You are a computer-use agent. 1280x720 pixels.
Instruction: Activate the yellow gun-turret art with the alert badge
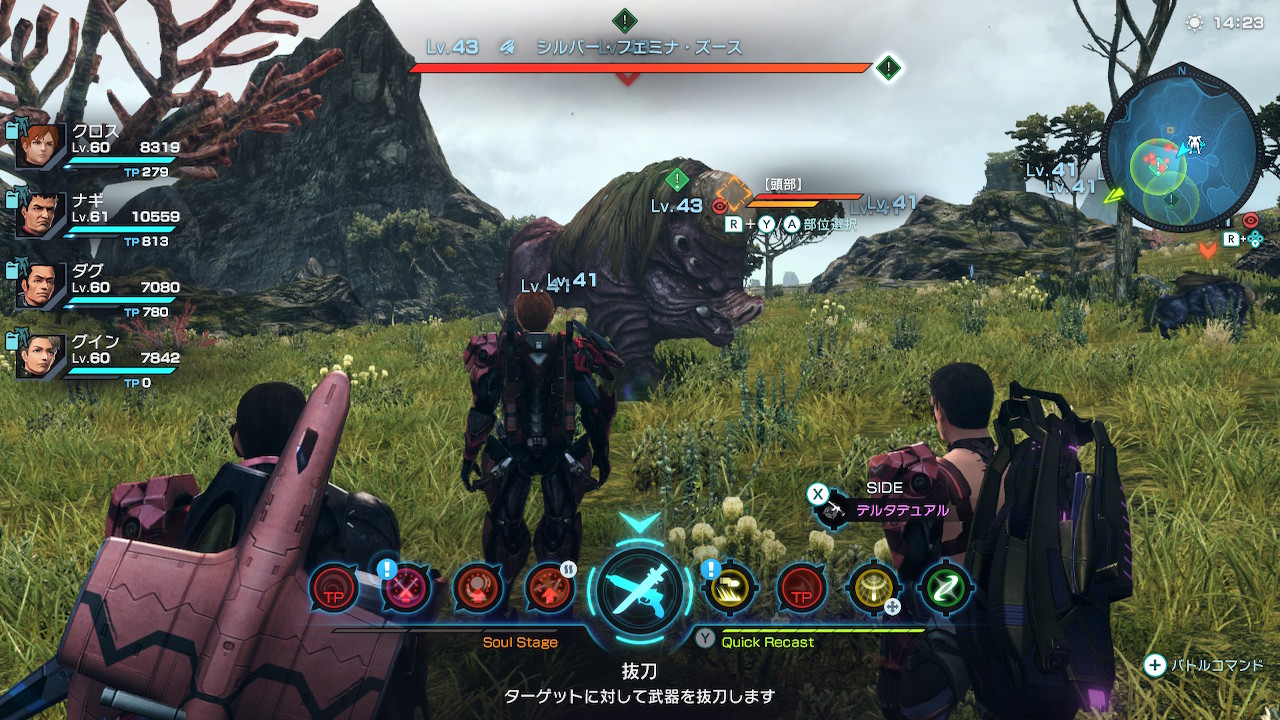729,588
